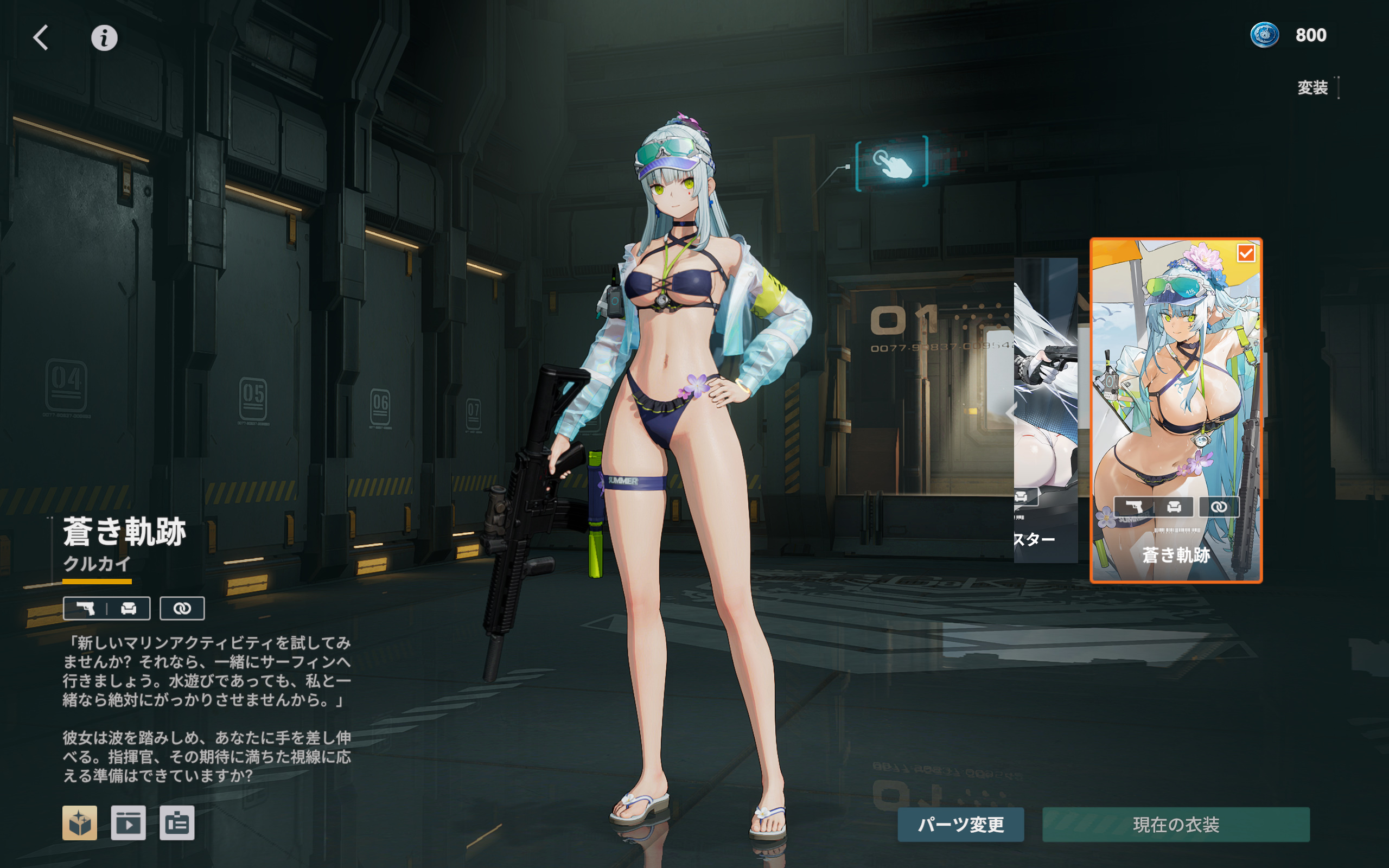Open the list details icon
Screen dimensions: 1389x868
pyautogui.click(x=177, y=822)
